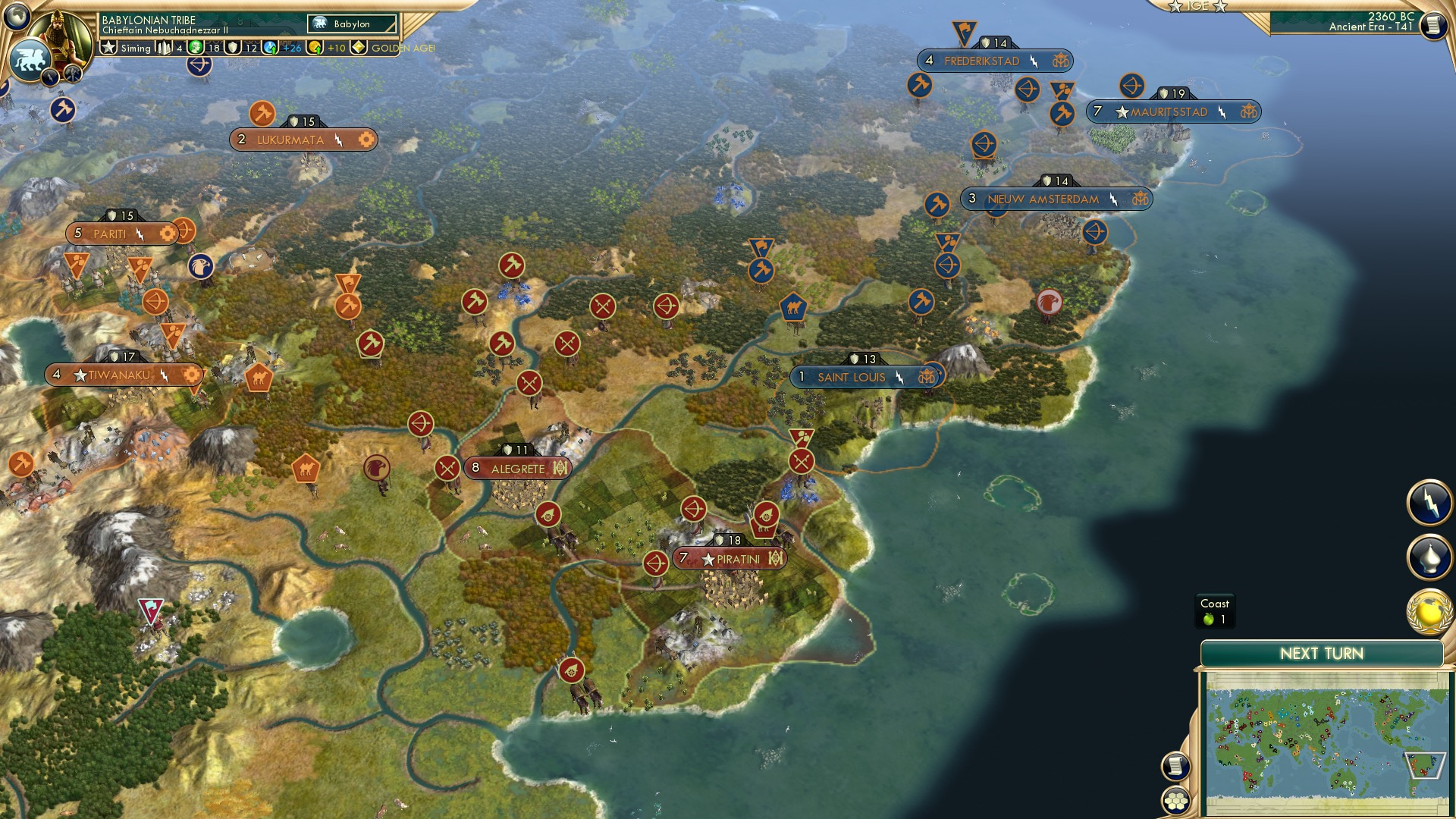Click the IGE label at top of screen
The image size is (1456, 819).
[1197, 7]
